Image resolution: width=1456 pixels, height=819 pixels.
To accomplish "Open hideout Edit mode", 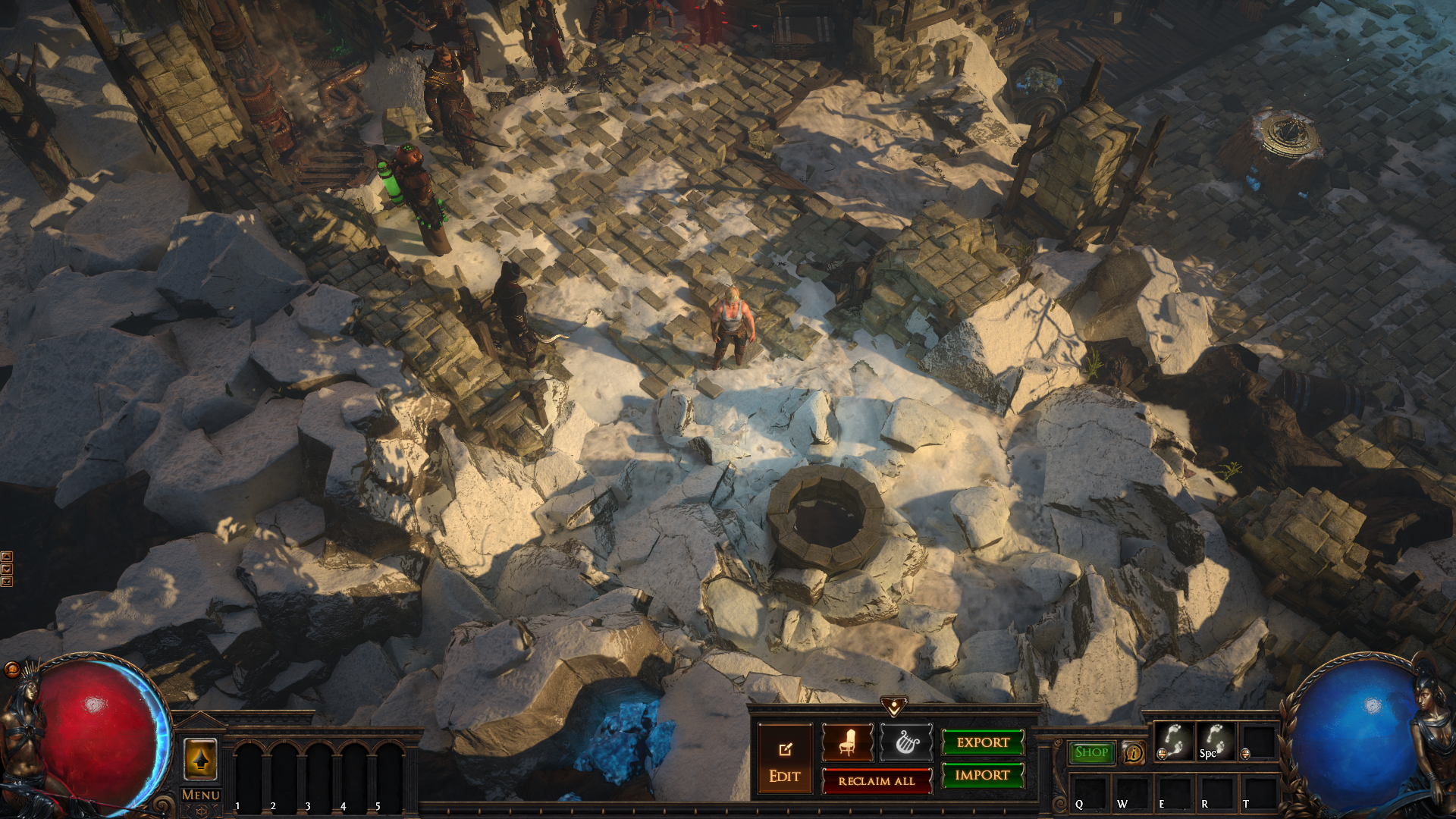I will tap(784, 761).
